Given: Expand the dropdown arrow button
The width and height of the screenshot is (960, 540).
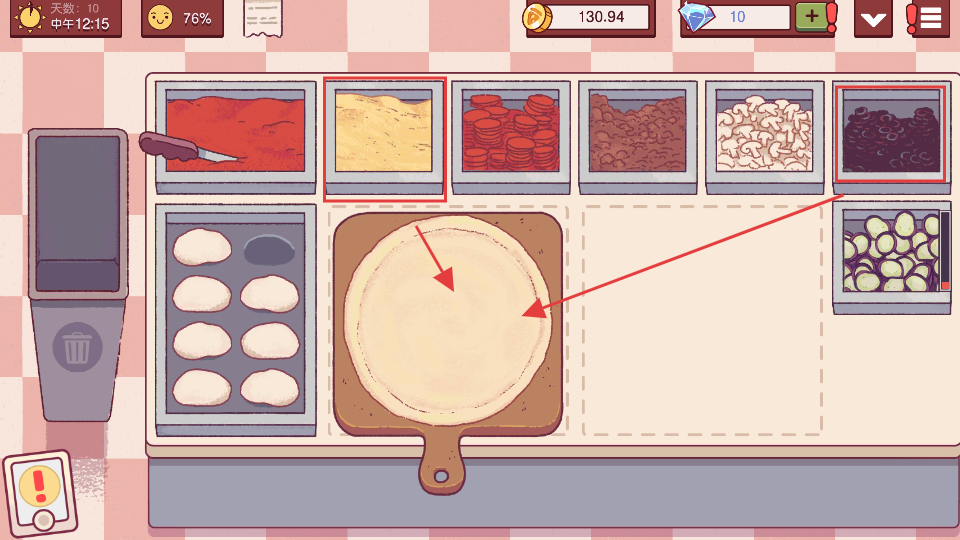Looking at the screenshot, I should [x=873, y=18].
